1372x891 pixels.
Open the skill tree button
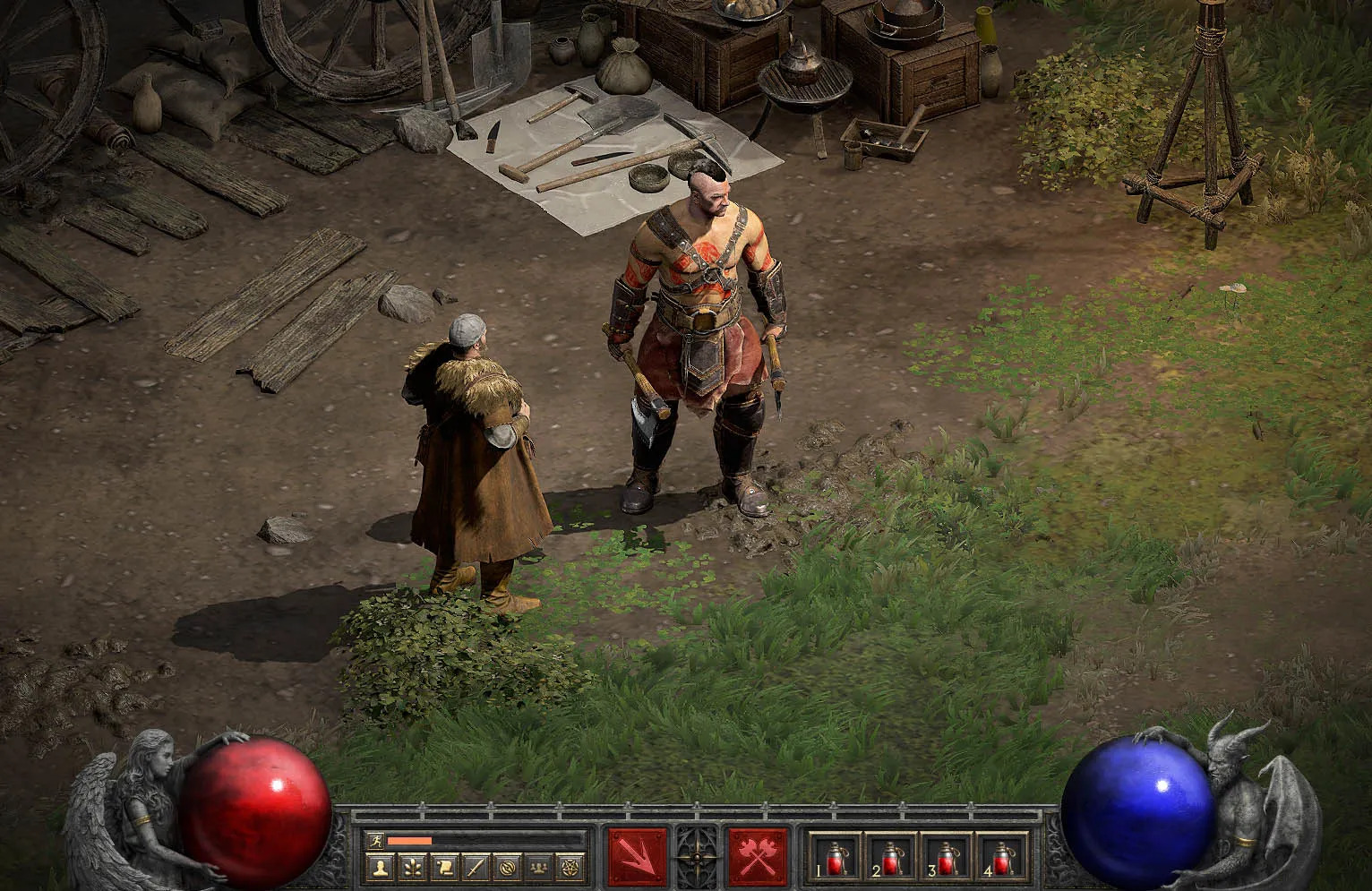(412, 867)
